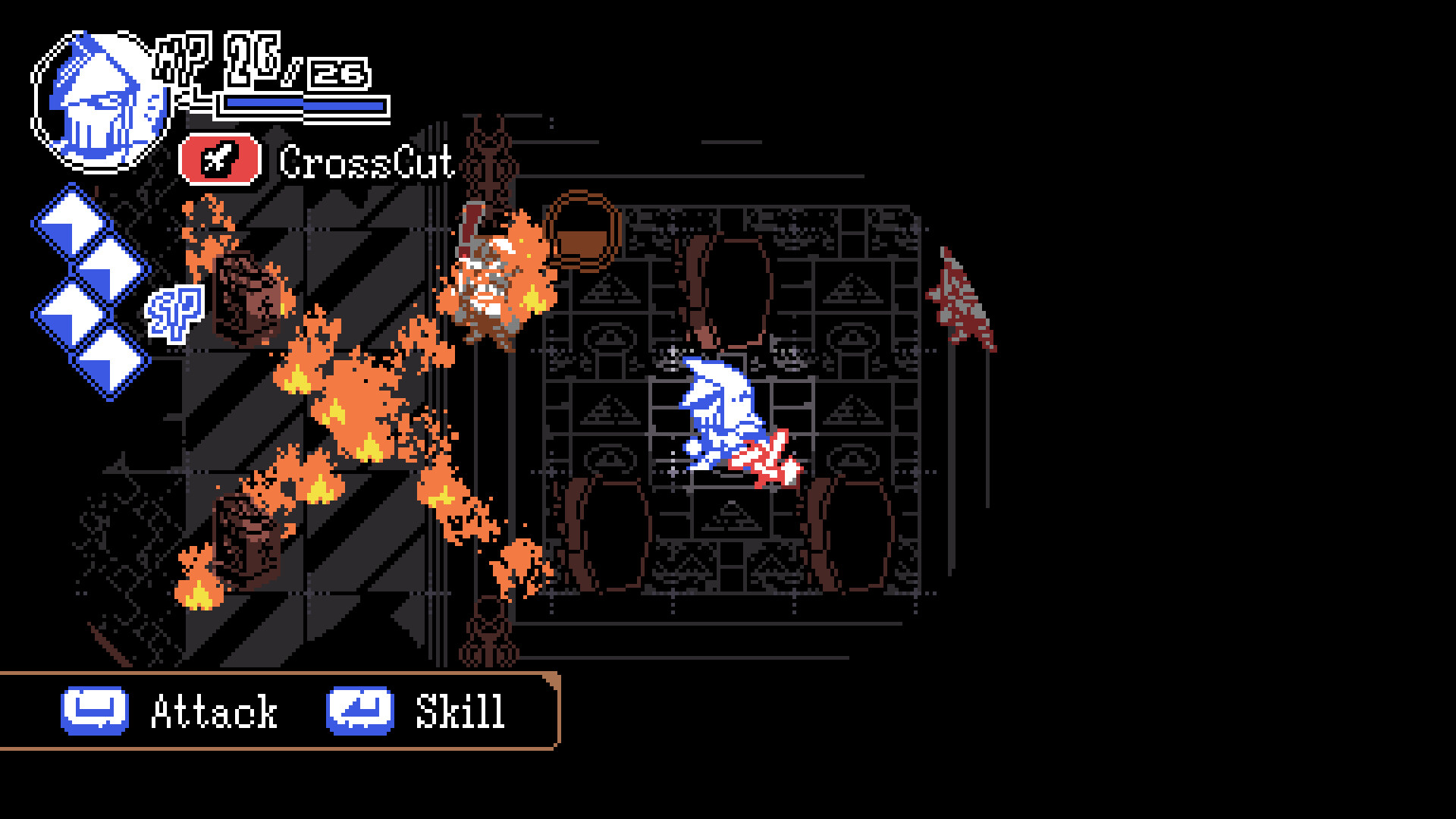
Task: Open the Attack menu entry
Action: 215,710
